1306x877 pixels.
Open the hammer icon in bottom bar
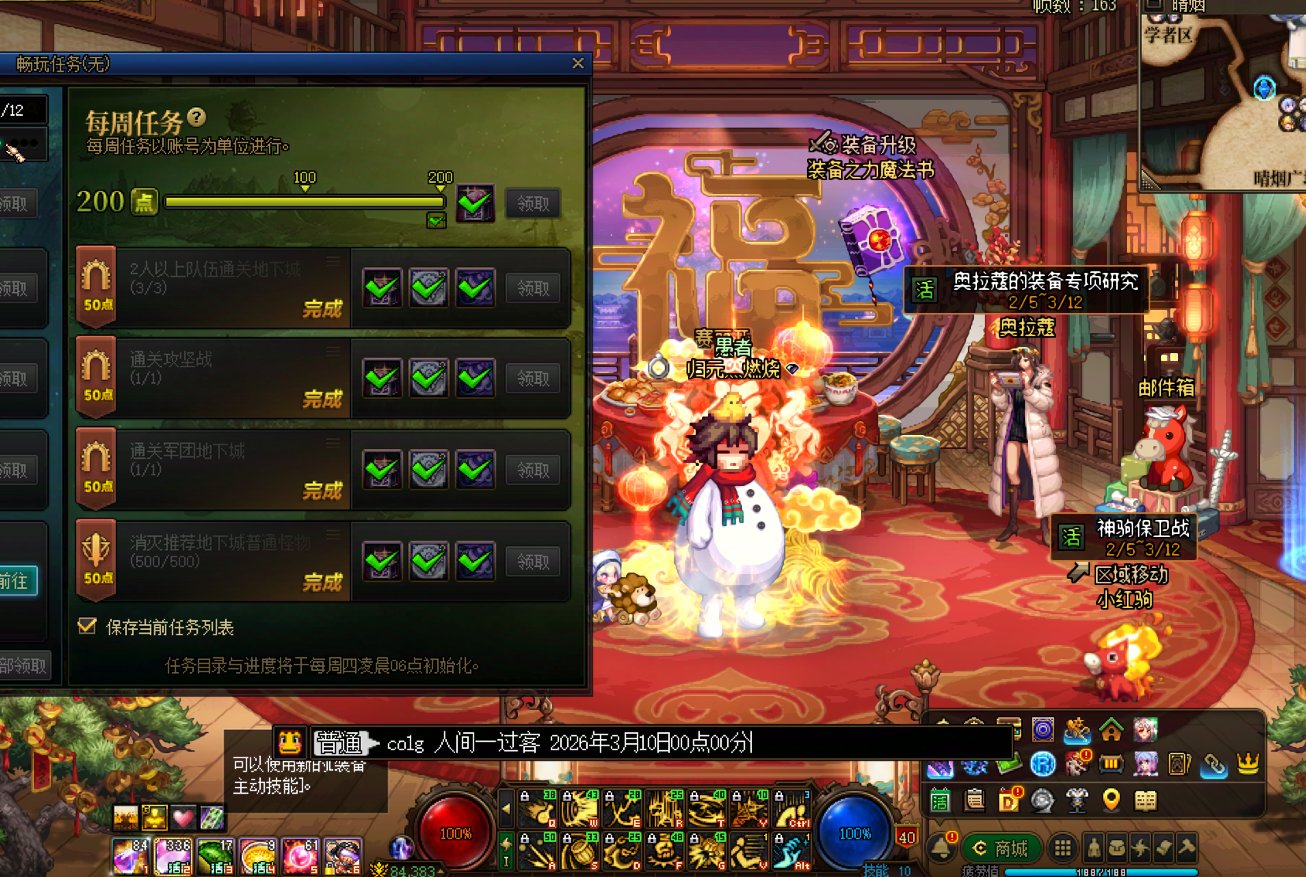[x=1187, y=847]
